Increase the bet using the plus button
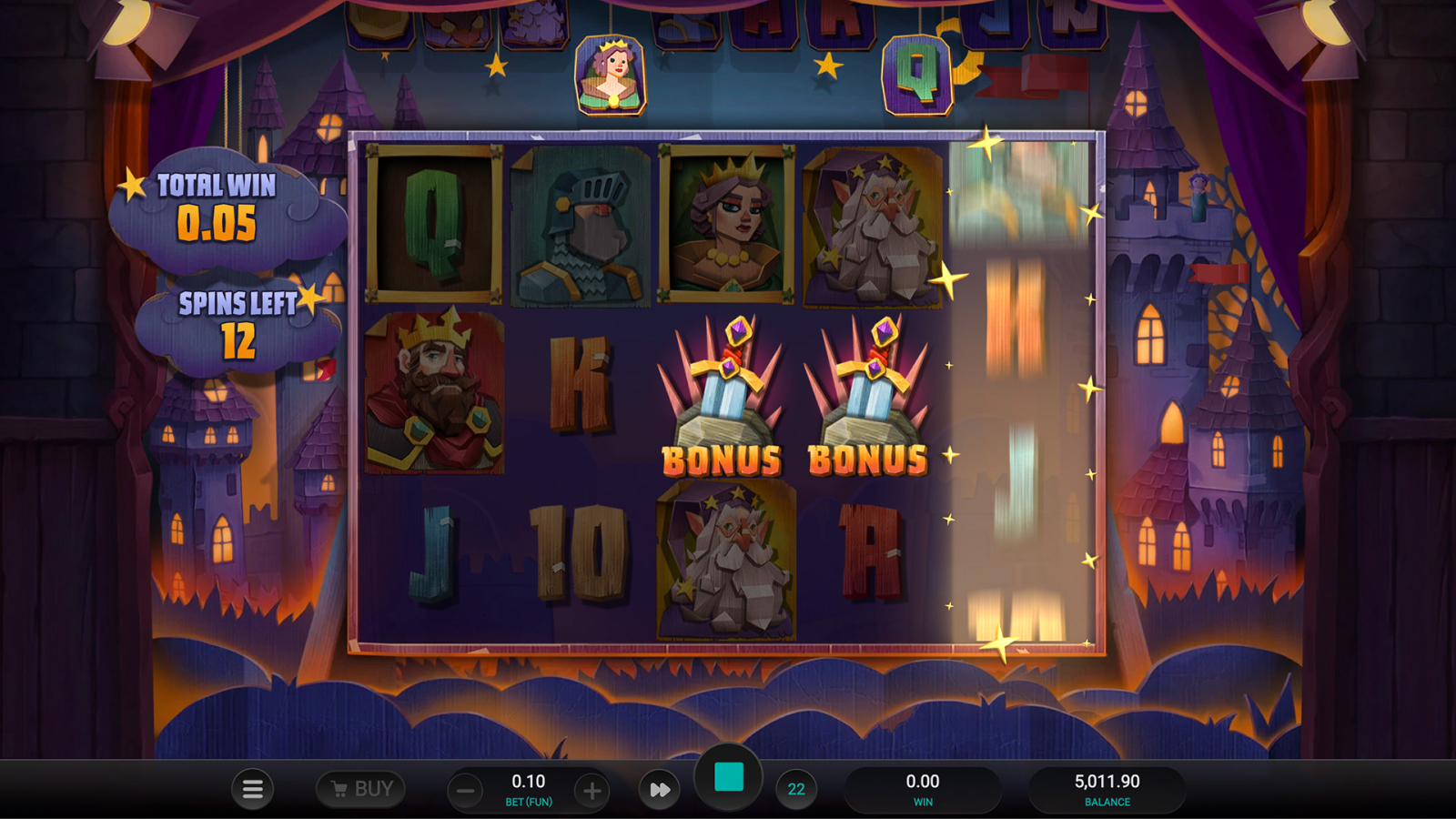The height and width of the screenshot is (819, 1456). (x=592, y=789)
